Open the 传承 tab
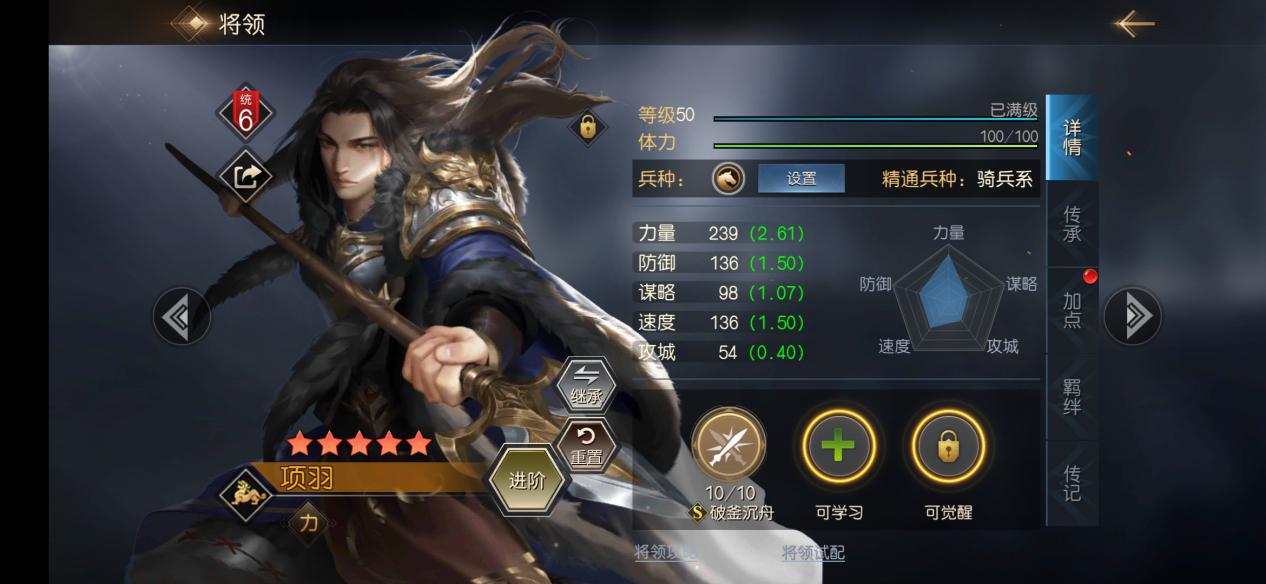 [1072, 224]
